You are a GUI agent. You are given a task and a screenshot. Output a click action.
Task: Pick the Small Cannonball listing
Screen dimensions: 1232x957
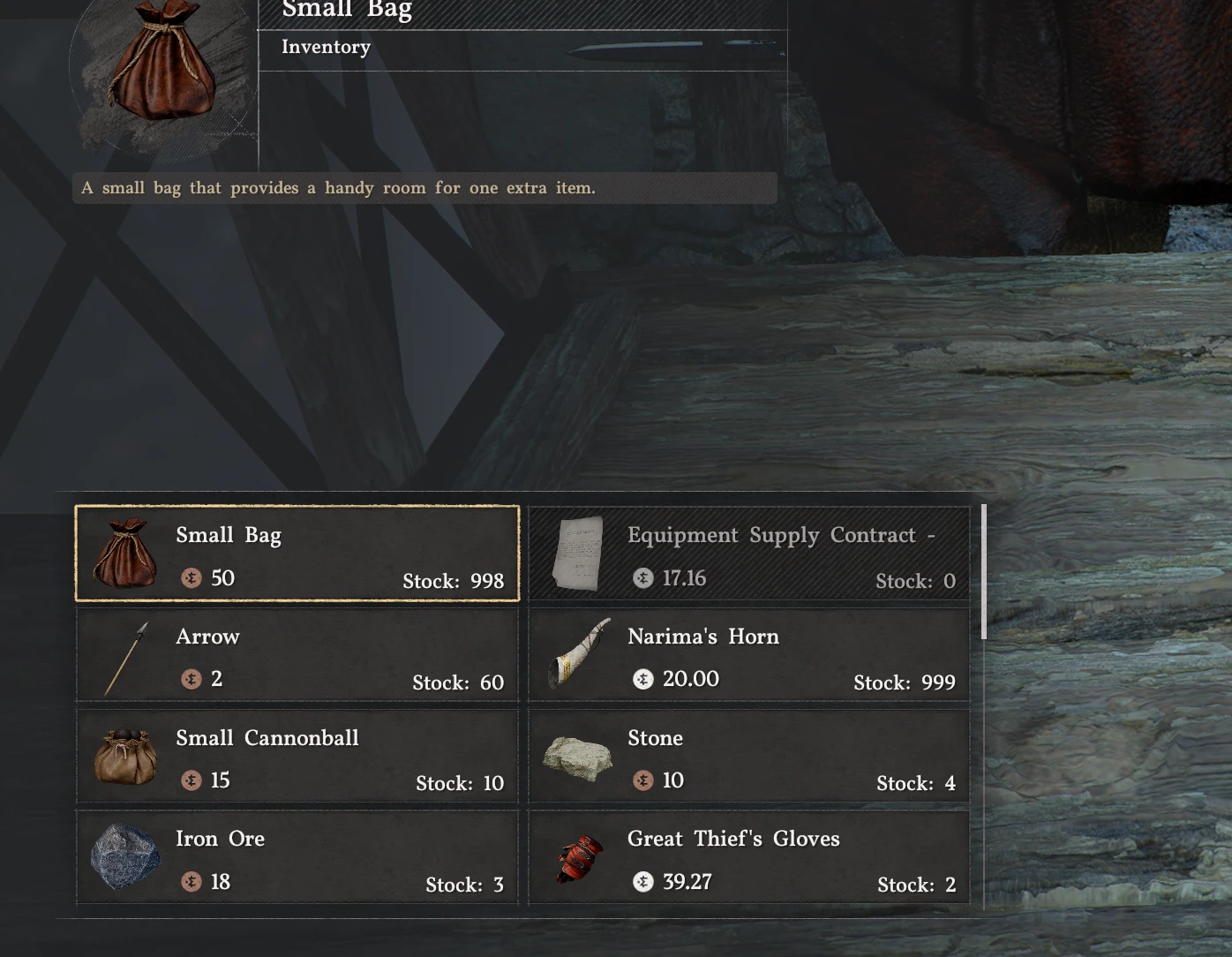(x=297, y=757)
